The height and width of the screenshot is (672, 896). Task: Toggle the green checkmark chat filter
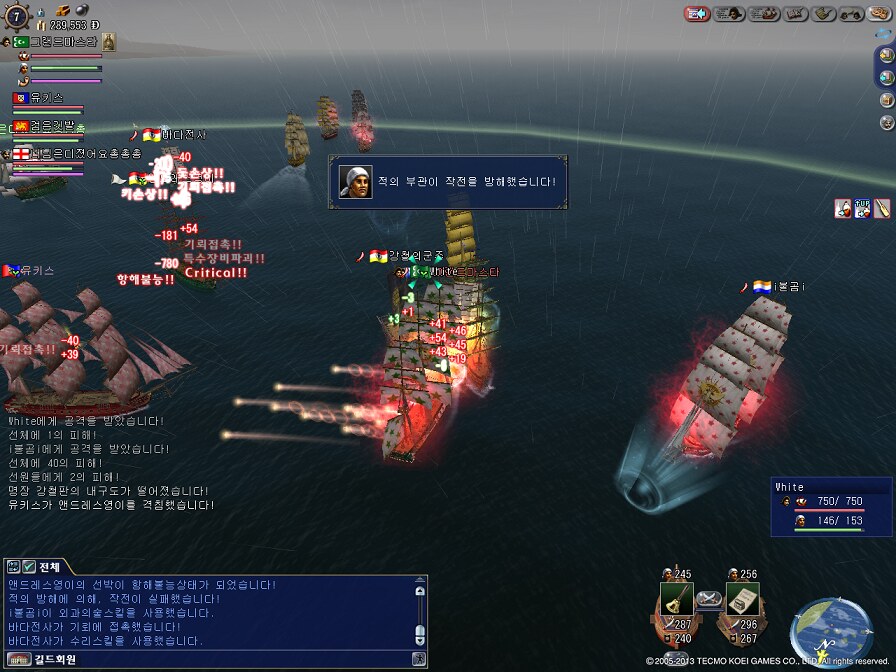29,566
